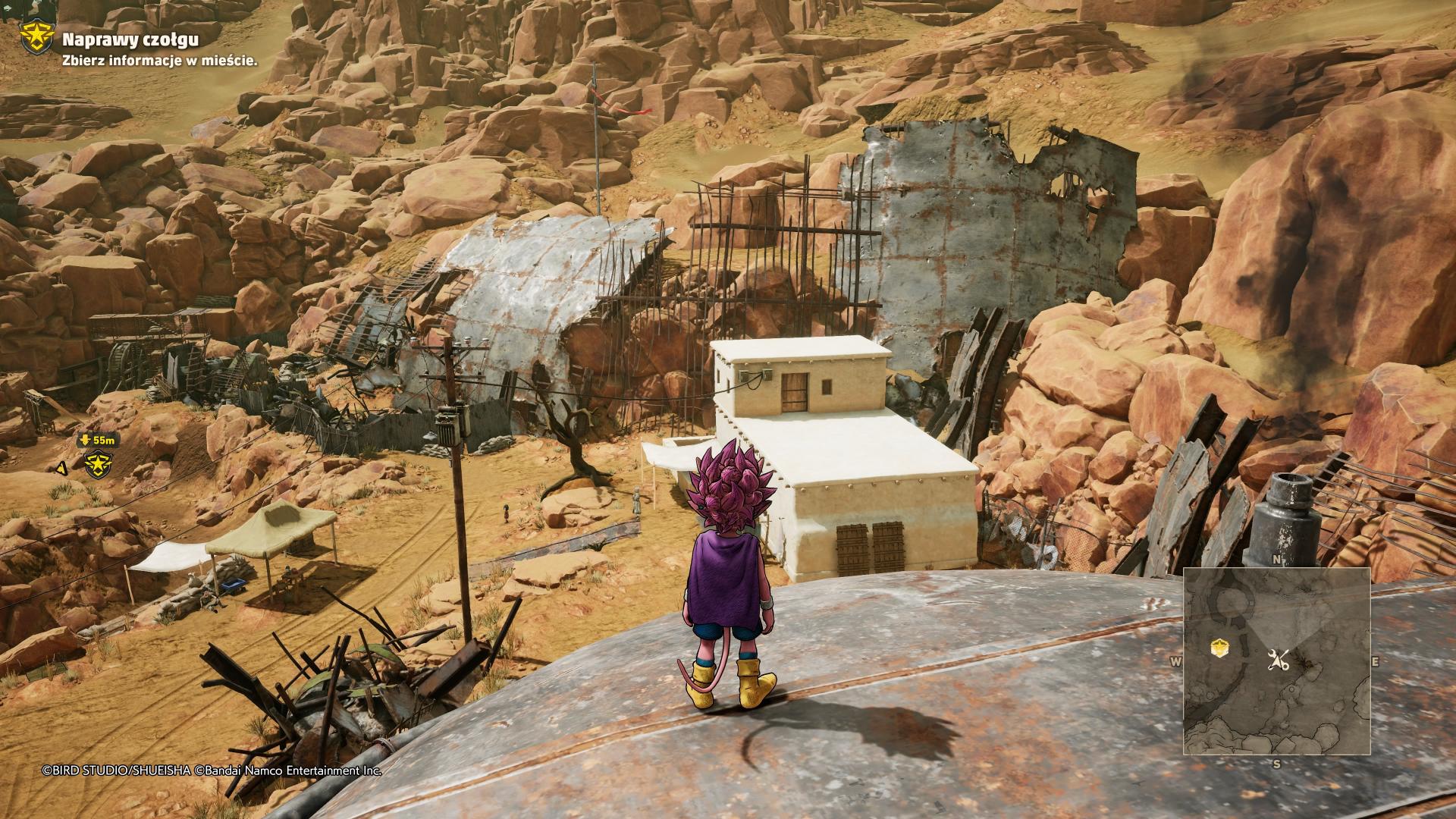Screen dimensions: 1456x819
Task: Select the yellow quest marker on the minimap
Action: pos(1219,647)
